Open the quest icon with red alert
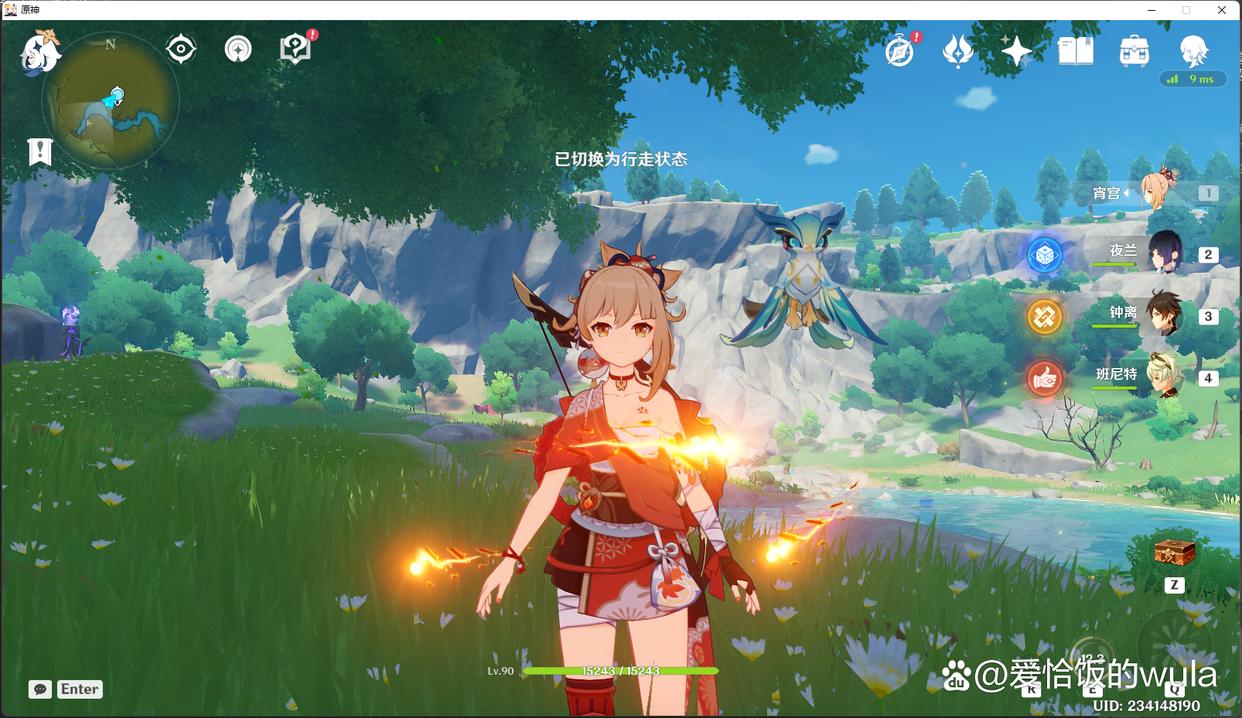The width and height of the screenshot is (1242, 718). 295,48
